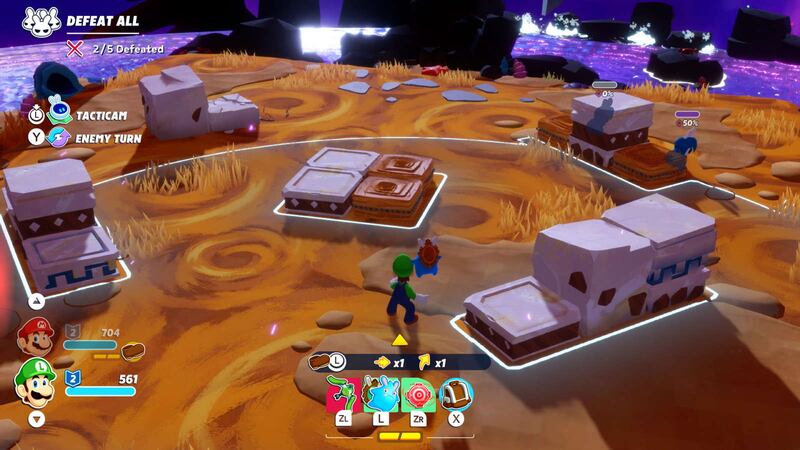Open the brown backpack items

456,394
